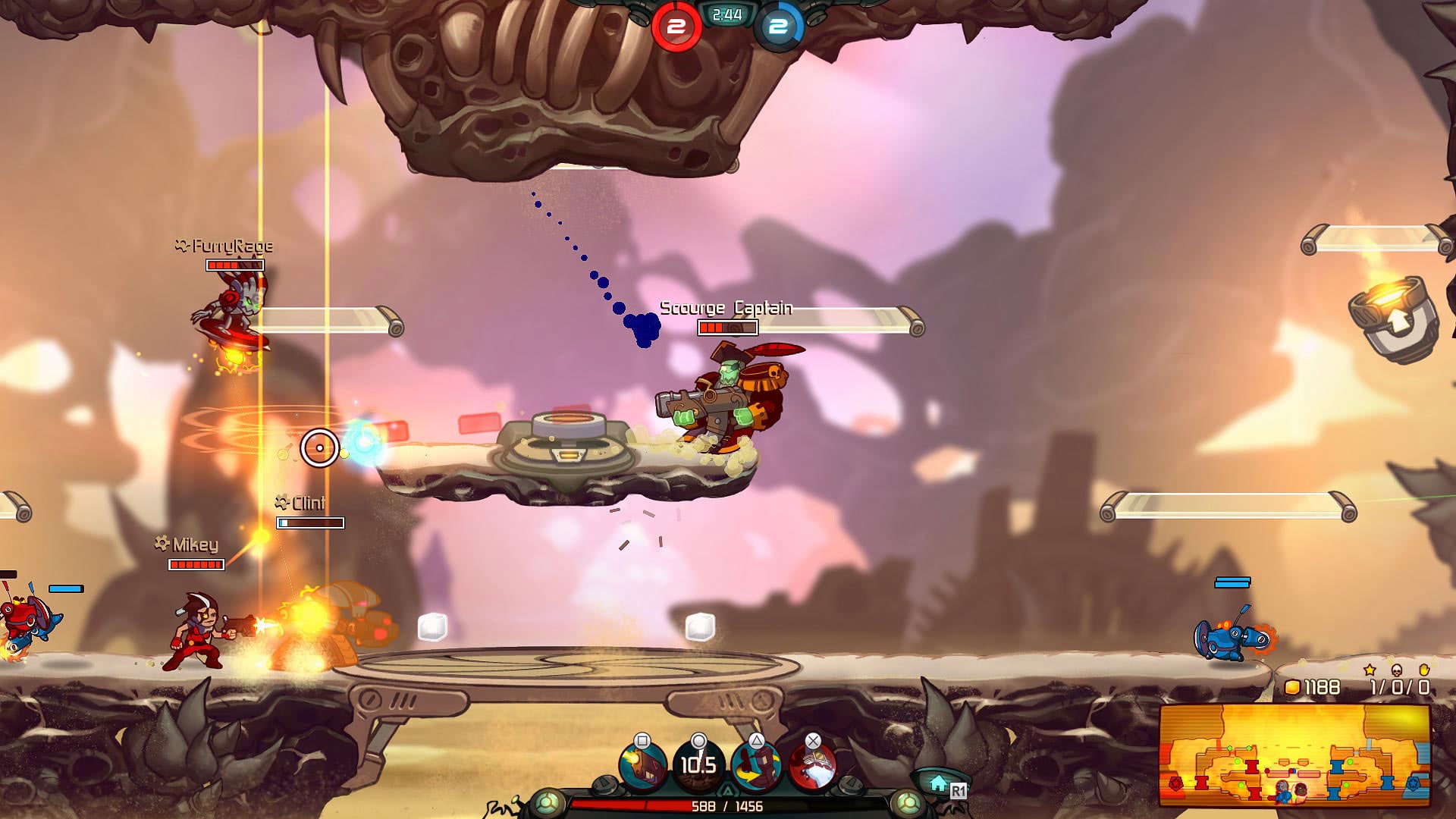Click the star icon above the scoreboard
The height and width of the screenshot is (819, 1456).
point(1368,670)
